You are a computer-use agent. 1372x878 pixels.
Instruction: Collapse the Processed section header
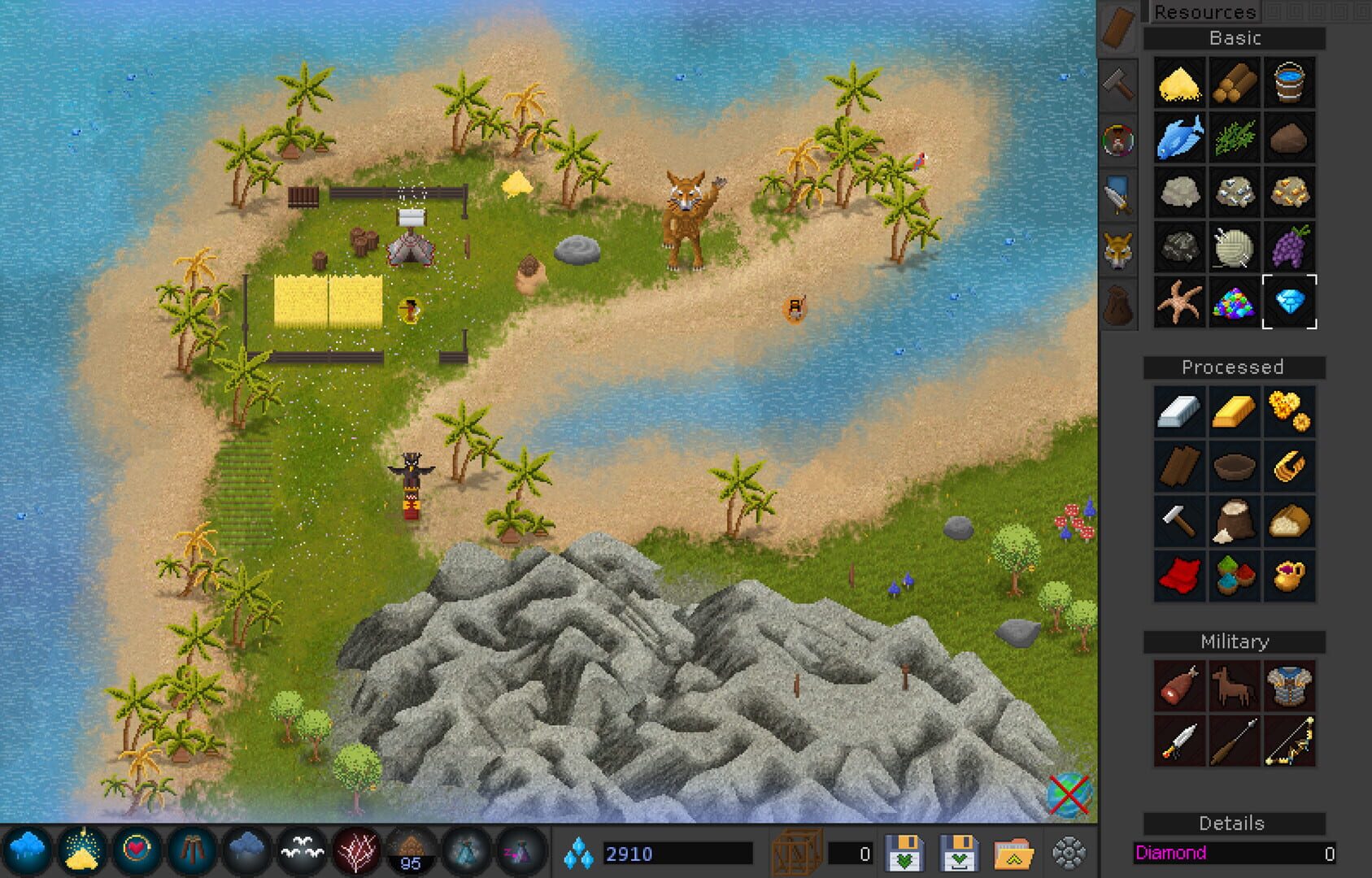1235,367
